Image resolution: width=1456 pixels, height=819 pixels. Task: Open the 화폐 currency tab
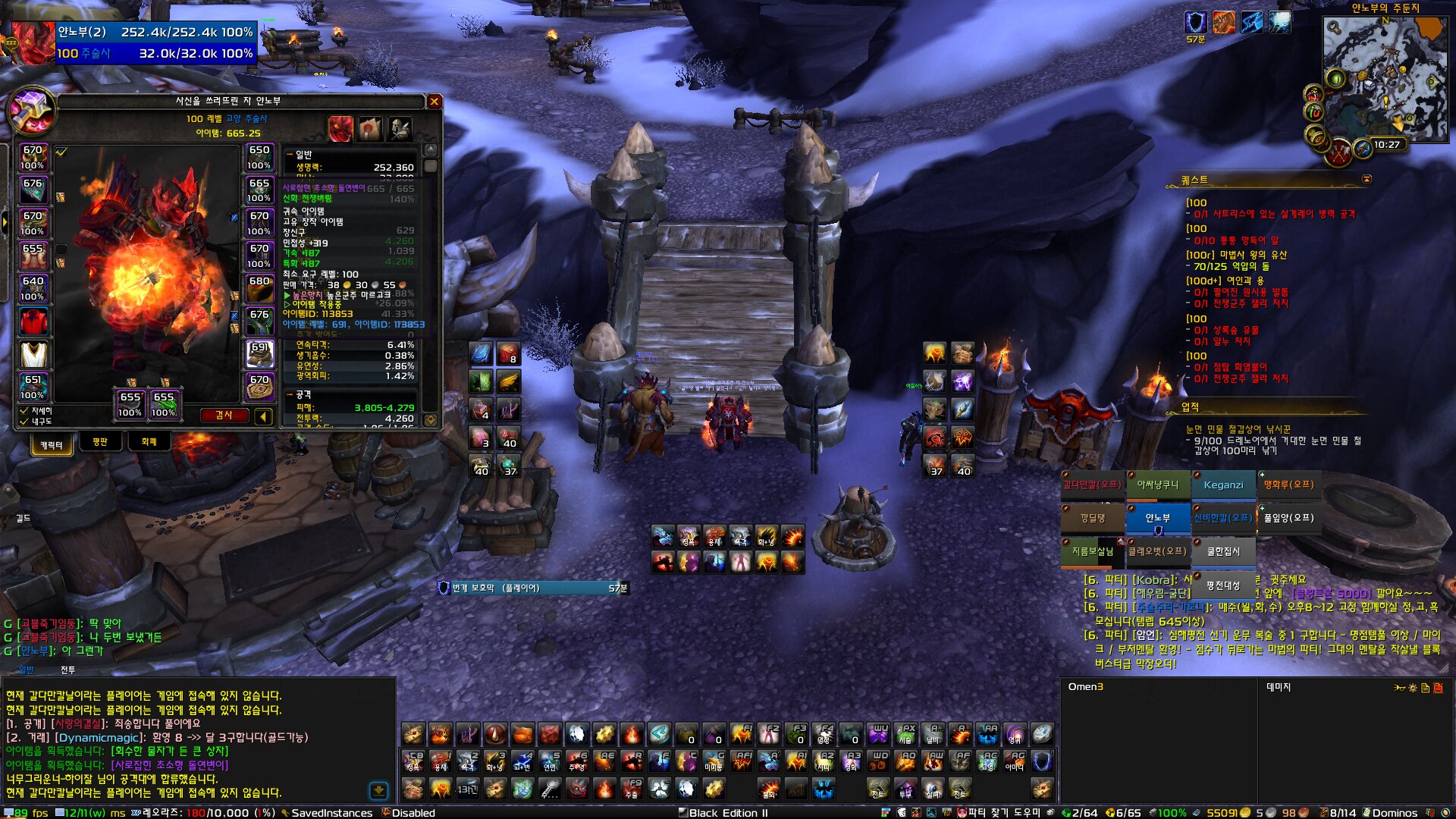click(149, 442)
